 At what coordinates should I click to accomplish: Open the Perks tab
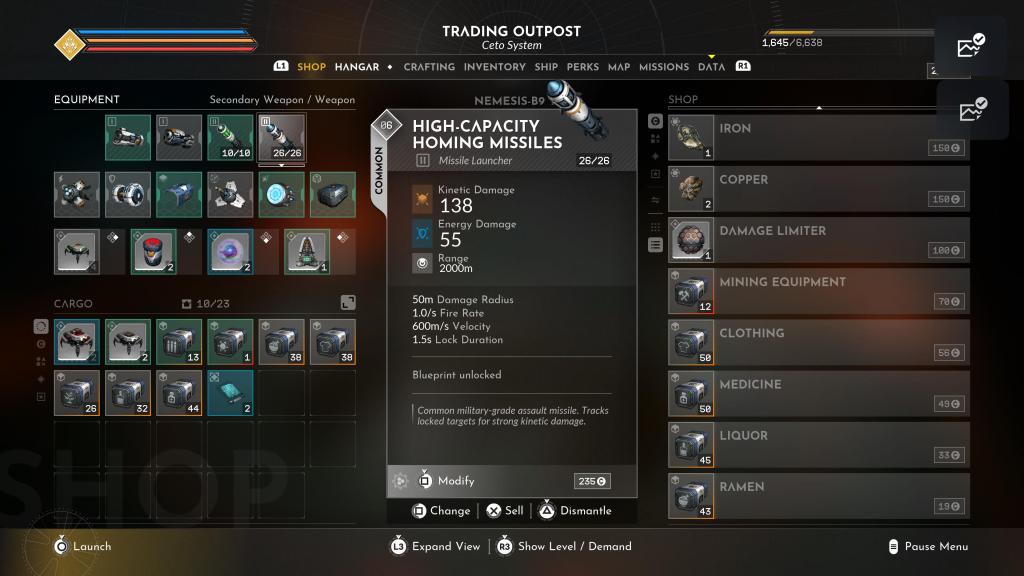click(x=582, y=67)
